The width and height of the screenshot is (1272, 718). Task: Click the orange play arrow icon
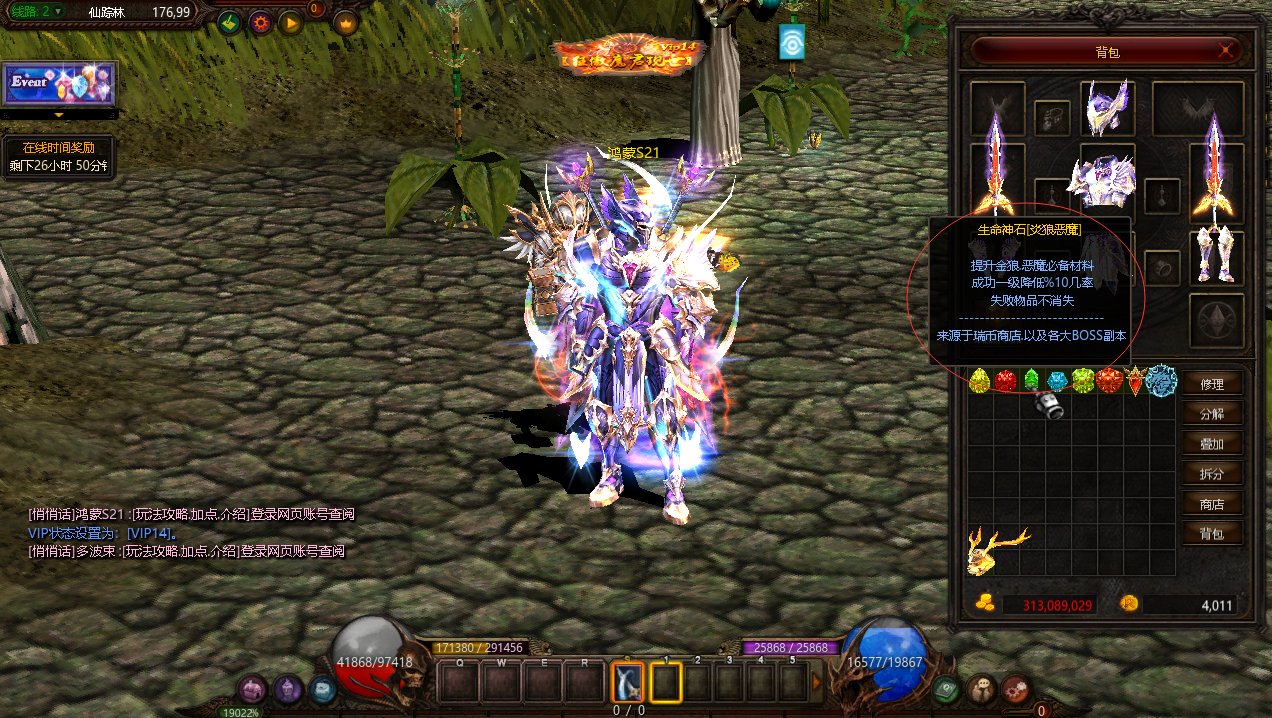[290, 21]
